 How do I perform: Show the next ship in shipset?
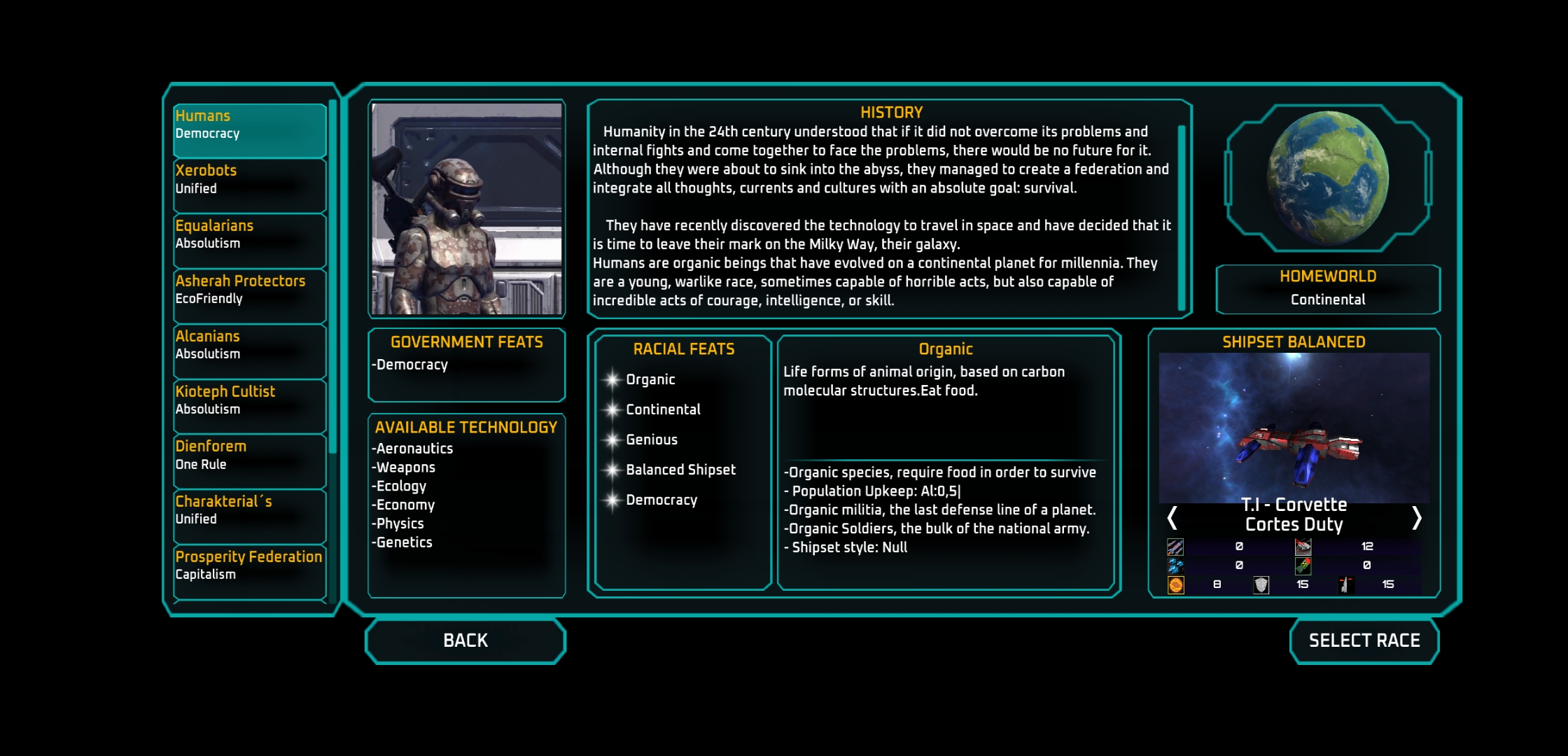pyautogui.click(x=1416, y=518)
